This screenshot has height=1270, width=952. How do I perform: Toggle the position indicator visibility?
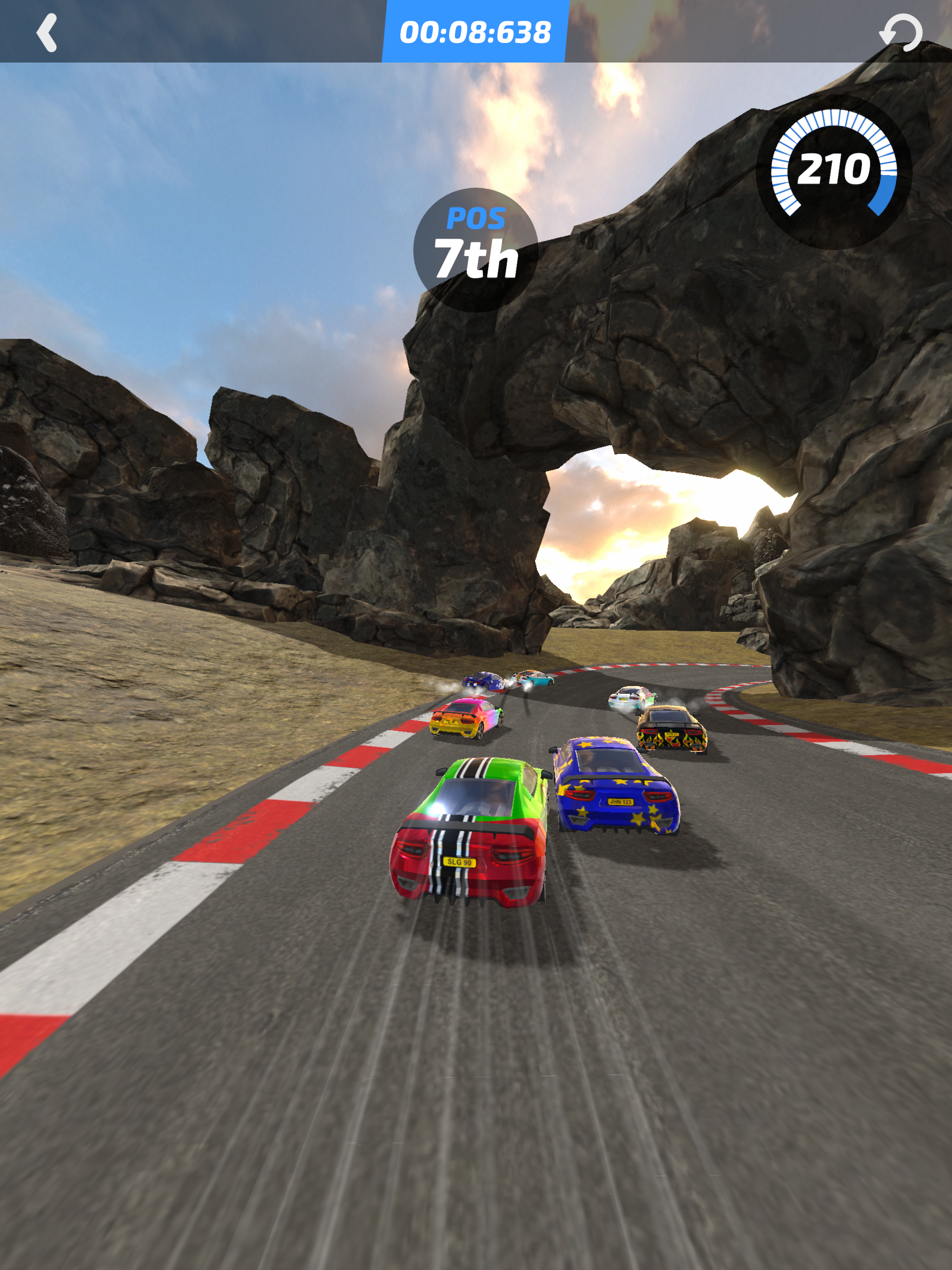(476, 244)
